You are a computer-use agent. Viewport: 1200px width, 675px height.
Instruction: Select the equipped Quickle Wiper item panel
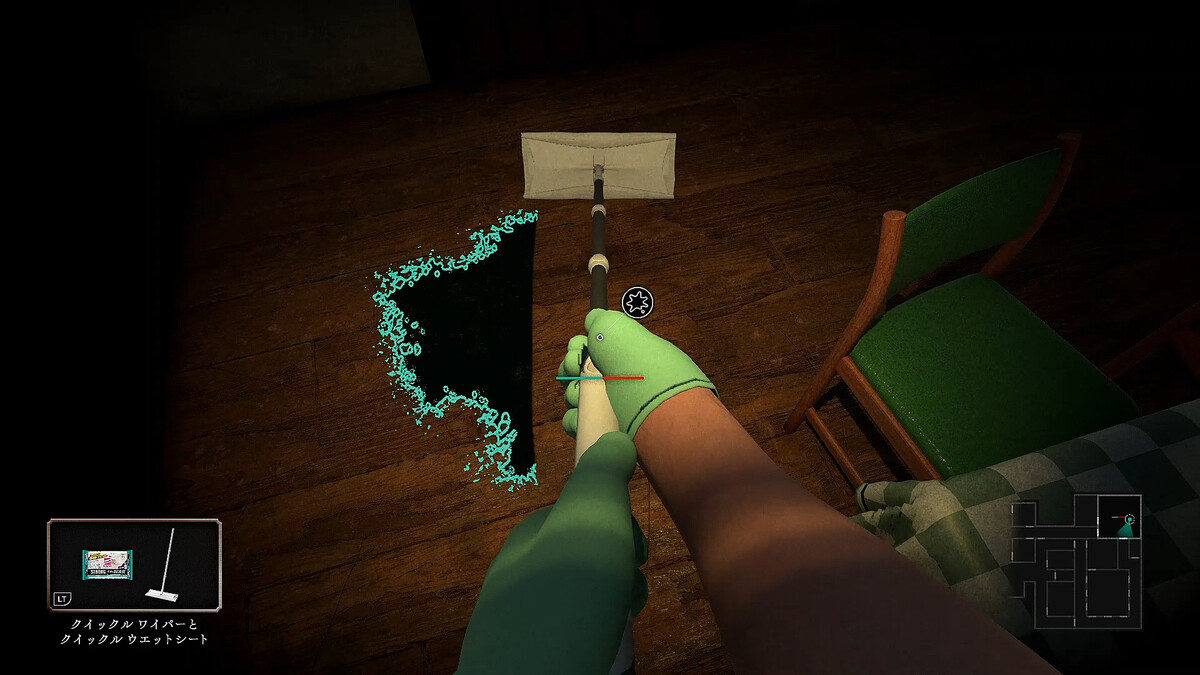click(134, 565)
